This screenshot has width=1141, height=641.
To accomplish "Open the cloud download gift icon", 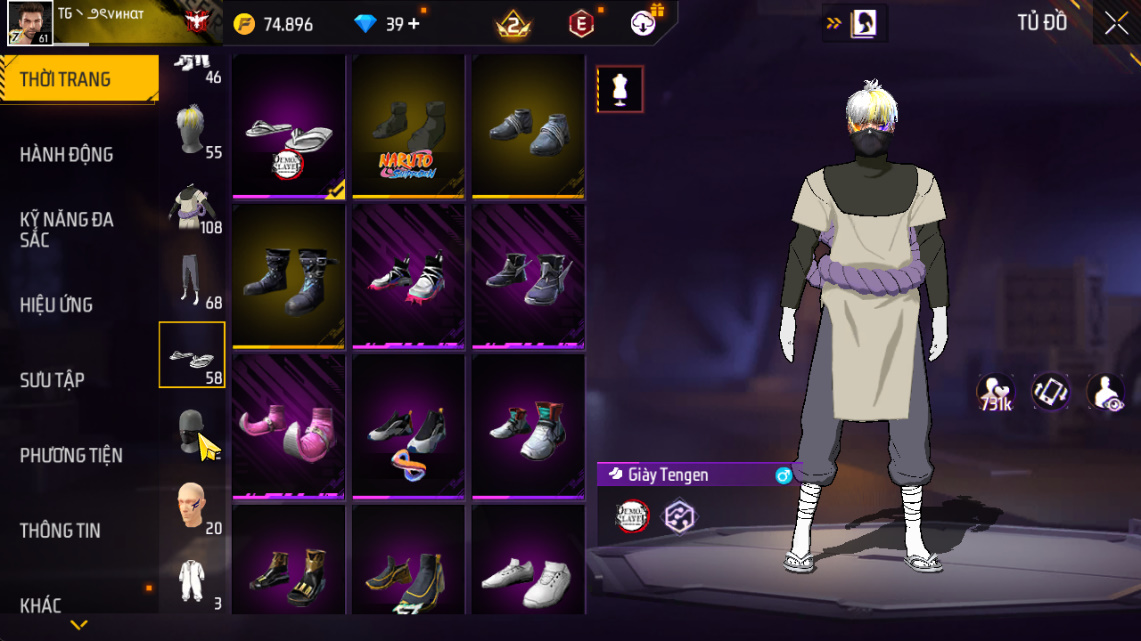I will pos(645,22).
